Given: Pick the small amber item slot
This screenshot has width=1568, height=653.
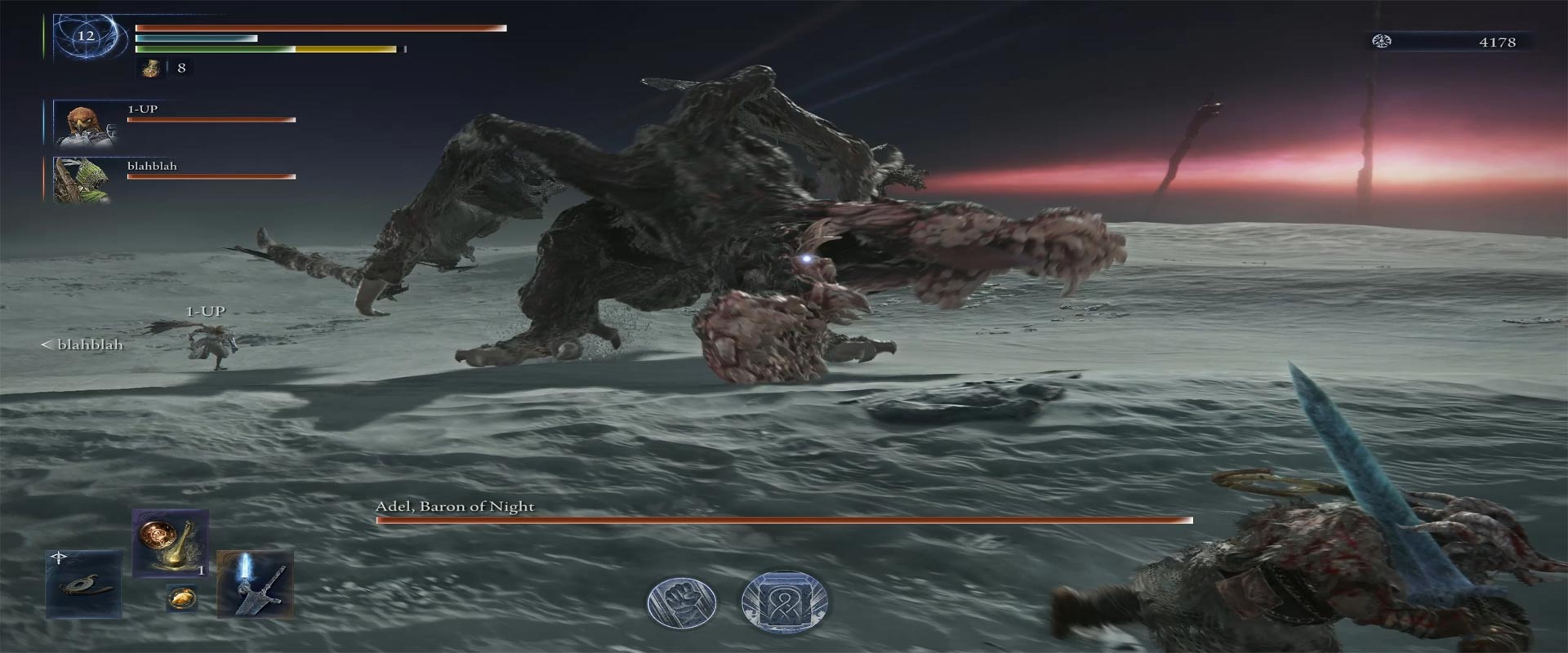Looking at the screenshot, I should 180,598.
